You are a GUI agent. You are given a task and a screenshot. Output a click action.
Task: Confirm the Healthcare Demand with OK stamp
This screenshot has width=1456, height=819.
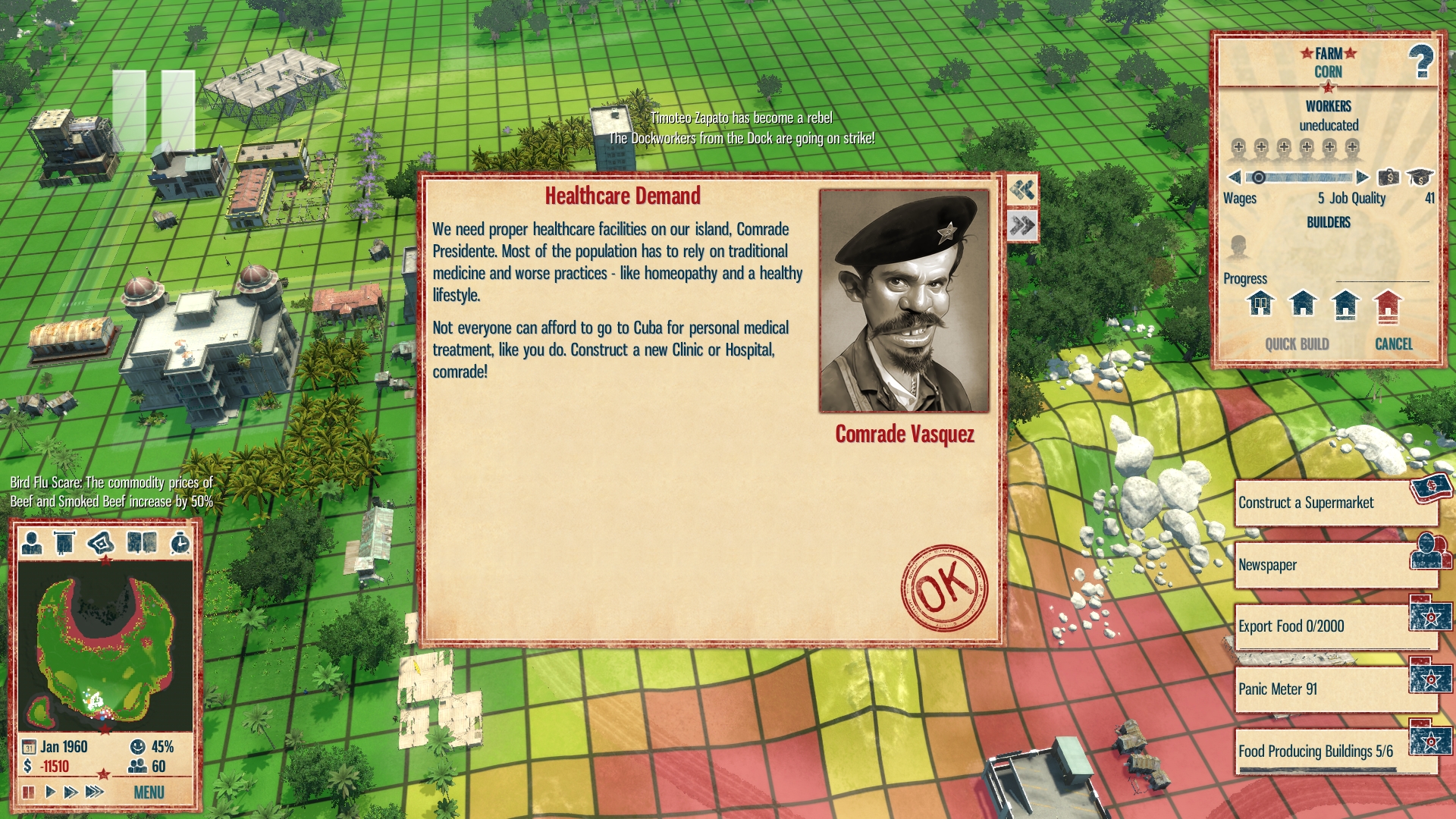point(944,587)
